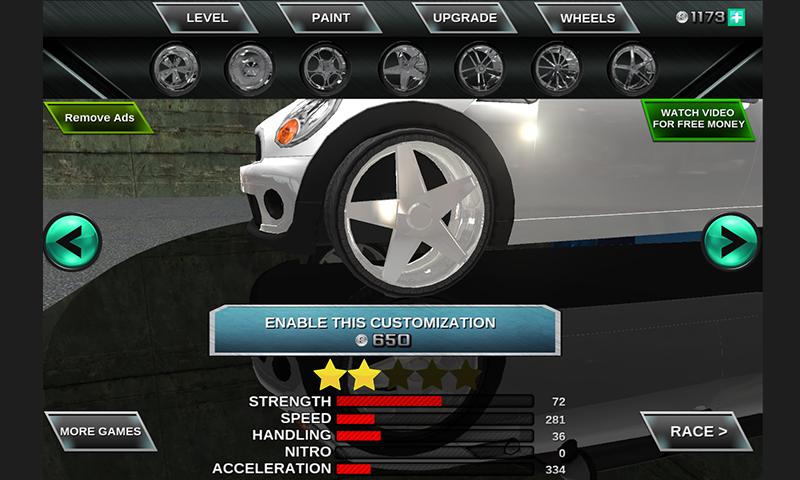Tap the Remove Ads button
The height and width of the screenshot is (480, 800).
click(x=99, y=118)
